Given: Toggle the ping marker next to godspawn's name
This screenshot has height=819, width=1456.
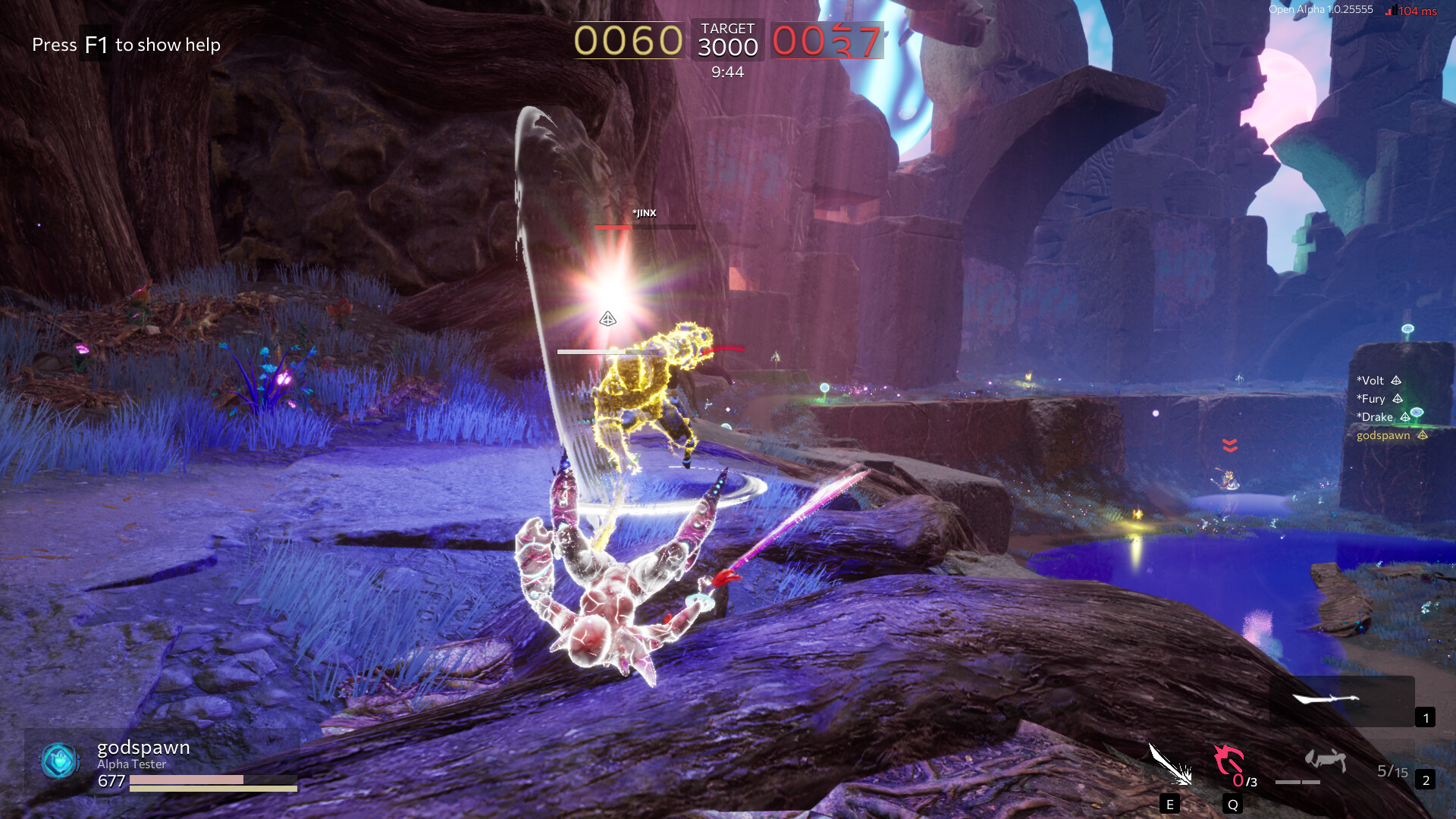Looking at the screenshot, I should point(1423,435).
